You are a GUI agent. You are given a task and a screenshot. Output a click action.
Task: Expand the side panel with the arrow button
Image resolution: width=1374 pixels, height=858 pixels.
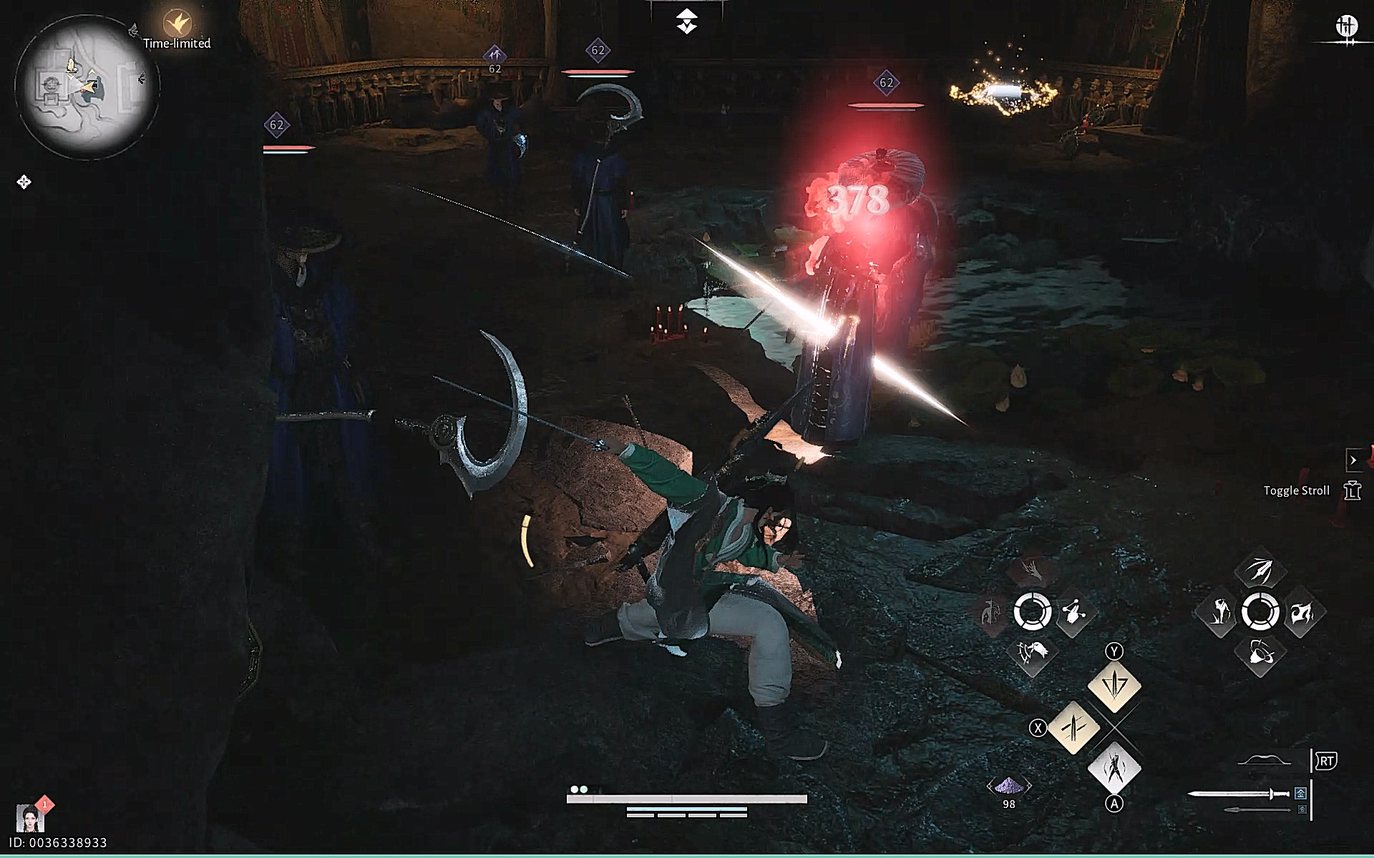pyautogui.click(x=1353, y=460)
